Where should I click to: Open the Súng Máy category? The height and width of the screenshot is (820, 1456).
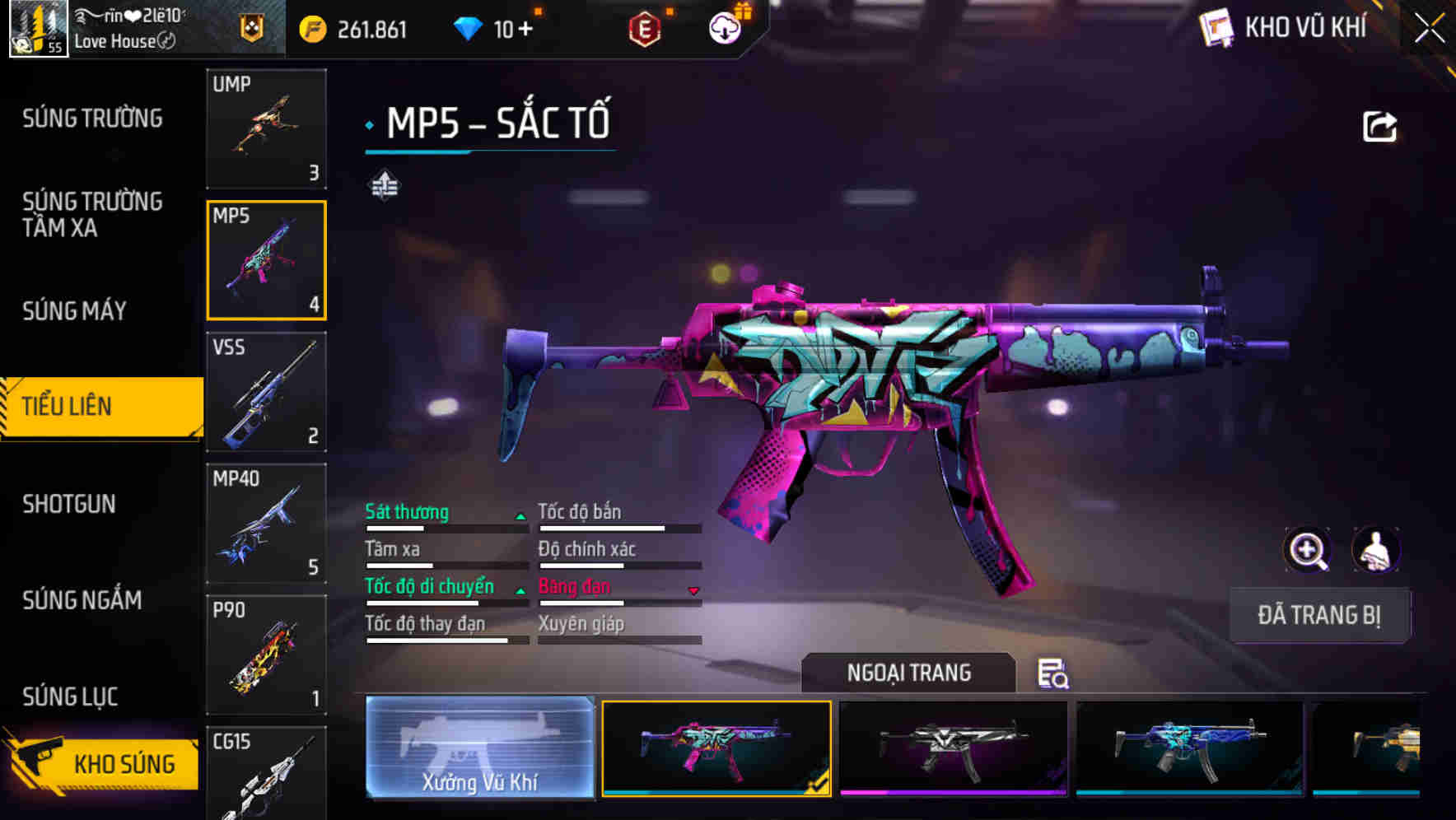click(x=74, y=311)
